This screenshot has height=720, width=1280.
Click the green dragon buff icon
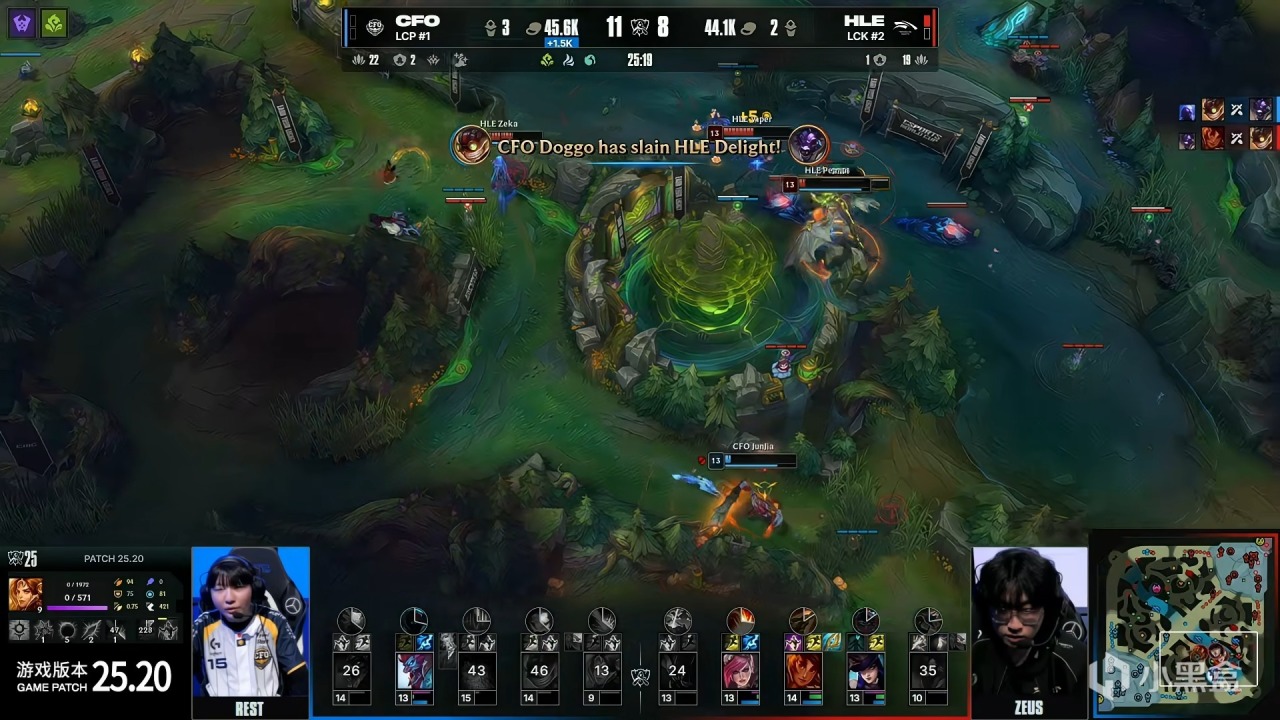point(54,23)
